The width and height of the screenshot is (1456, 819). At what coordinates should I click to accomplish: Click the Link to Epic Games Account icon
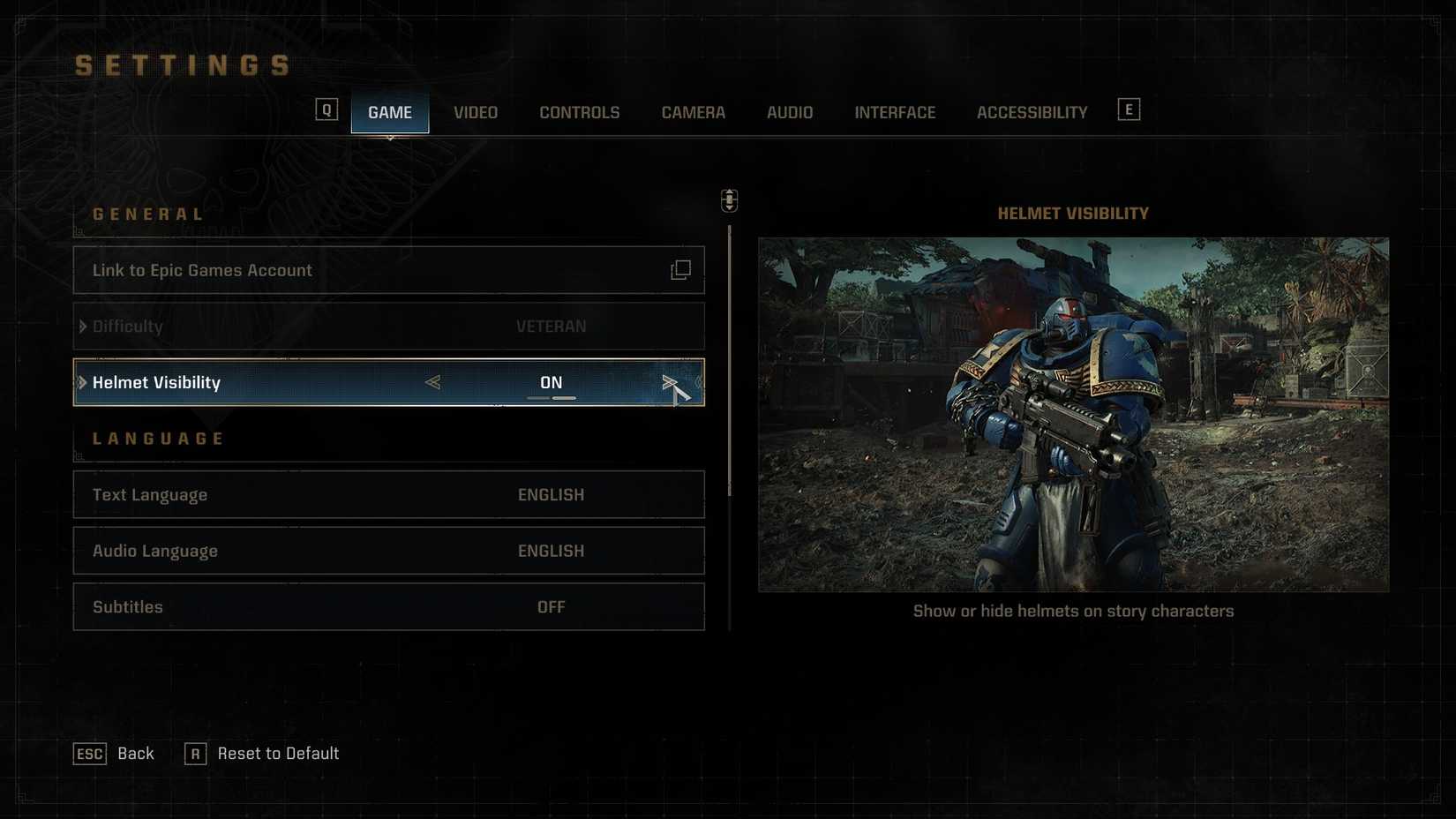coord(679,270)
